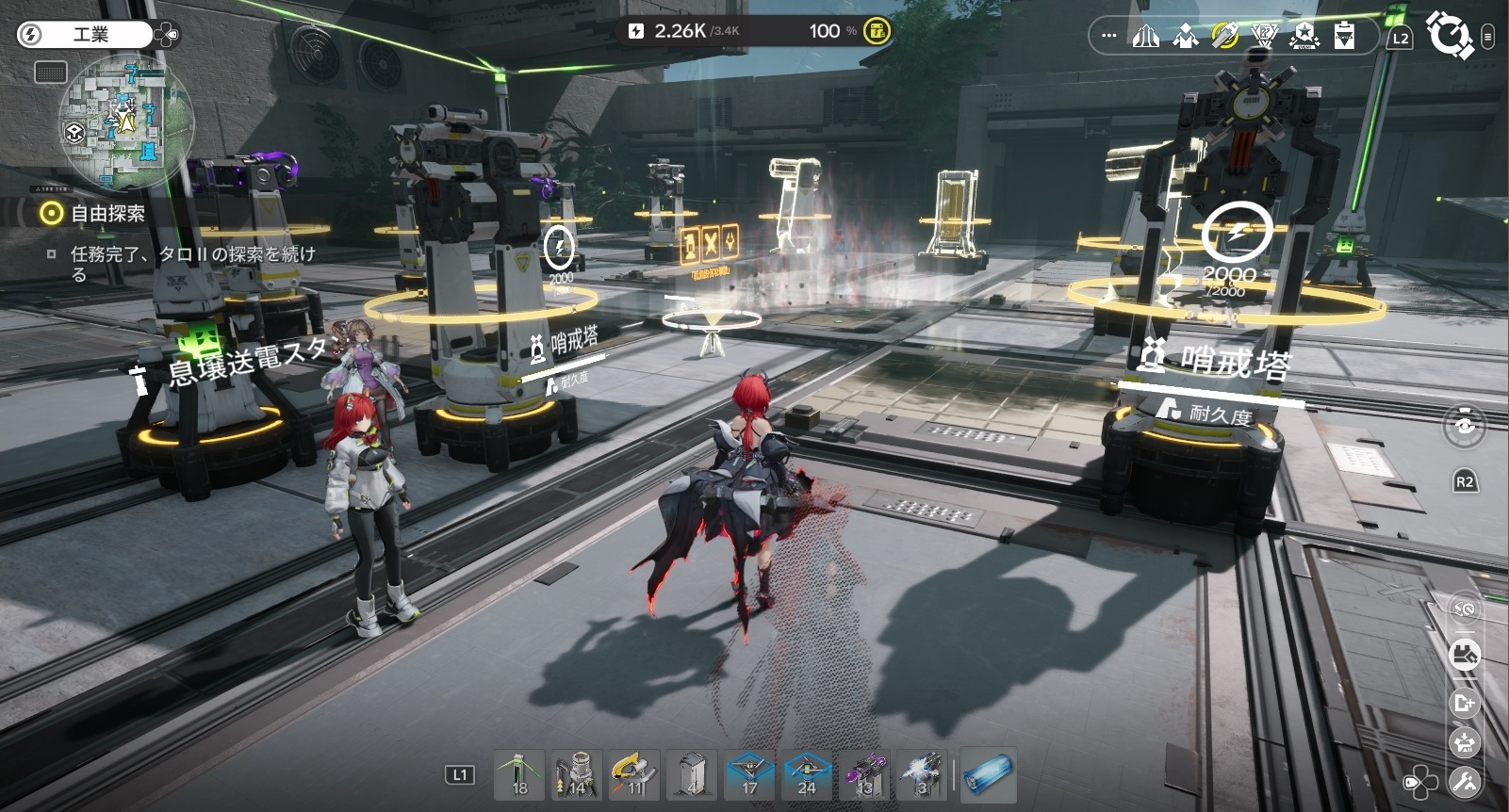Open the star event badge icon

click(1304, 37)
